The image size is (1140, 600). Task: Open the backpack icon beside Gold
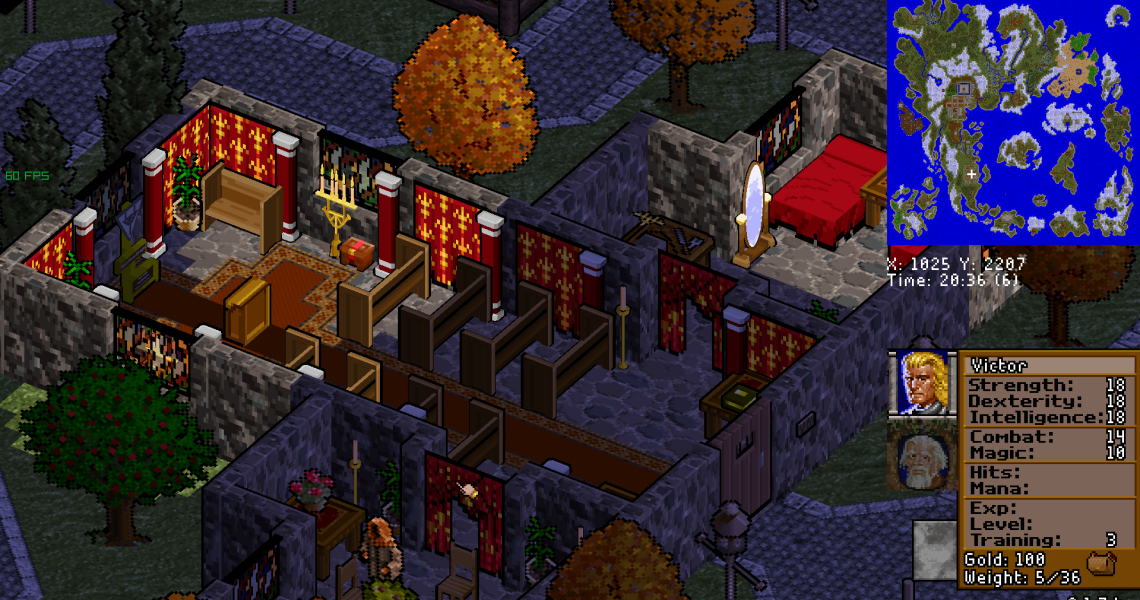pyautogui.click(x=1101, y=564)
